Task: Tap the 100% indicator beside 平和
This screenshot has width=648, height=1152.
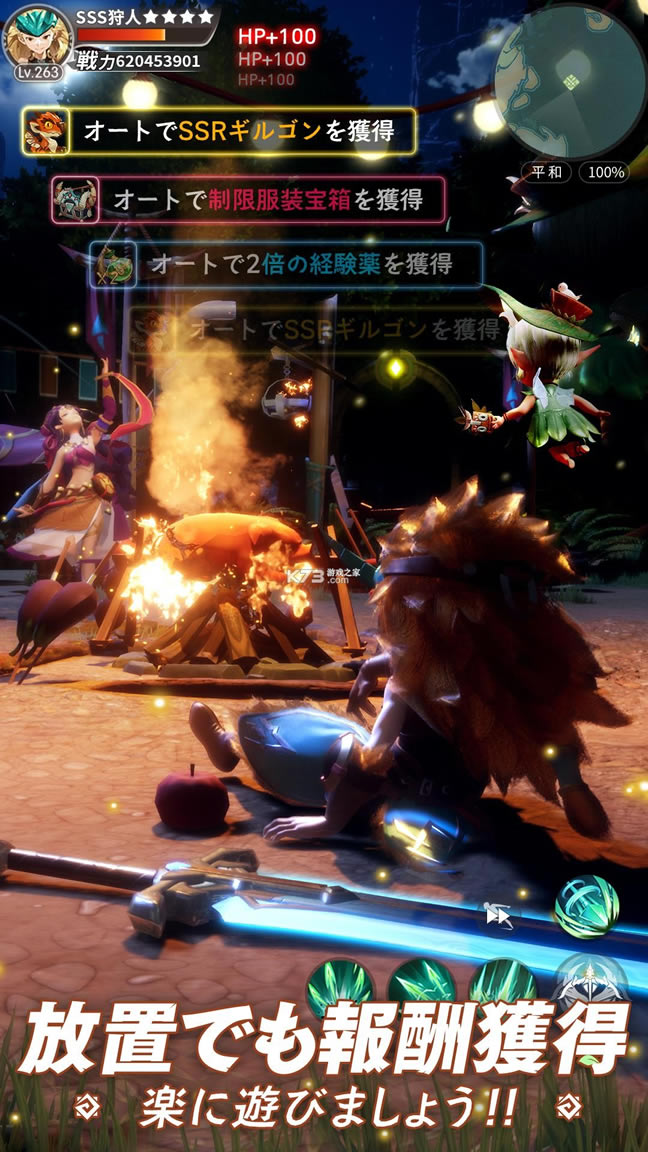Action: coord(603,172)
